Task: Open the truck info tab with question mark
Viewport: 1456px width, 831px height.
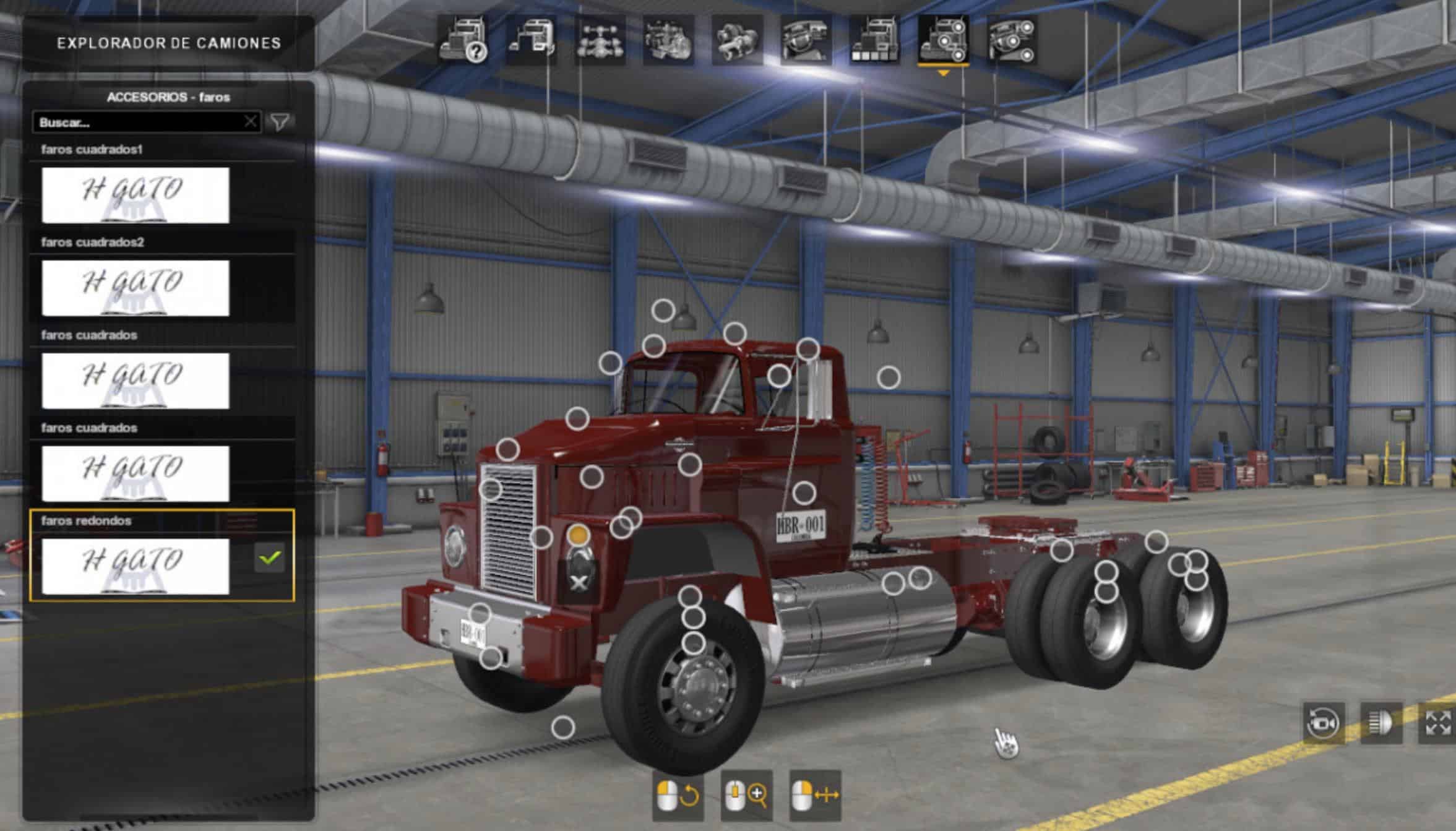Action: click(462, 41)
